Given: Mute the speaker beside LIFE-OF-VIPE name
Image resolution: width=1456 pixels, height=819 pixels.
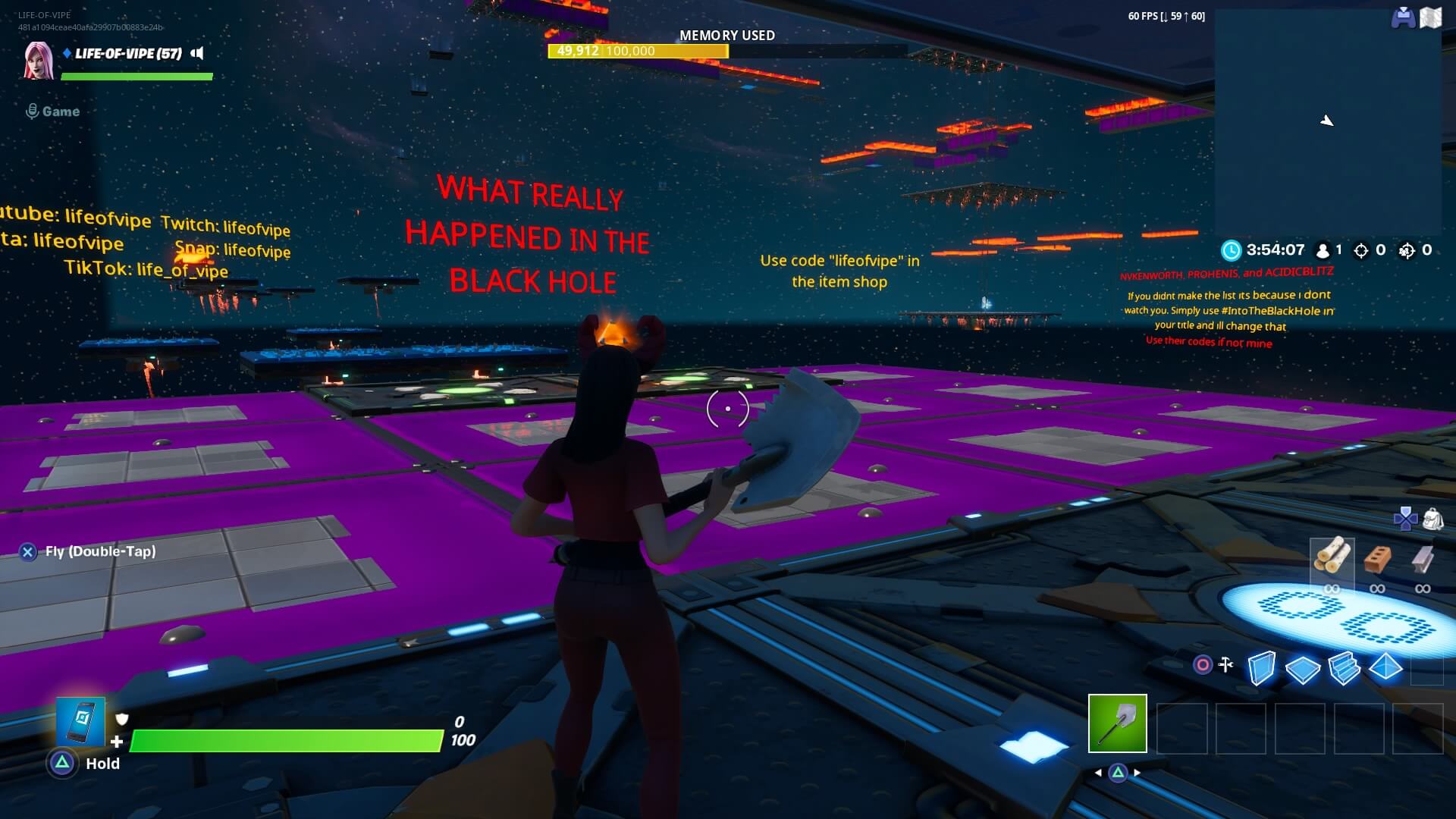Looking at the screenshot, I should click(x=197, y=54).
